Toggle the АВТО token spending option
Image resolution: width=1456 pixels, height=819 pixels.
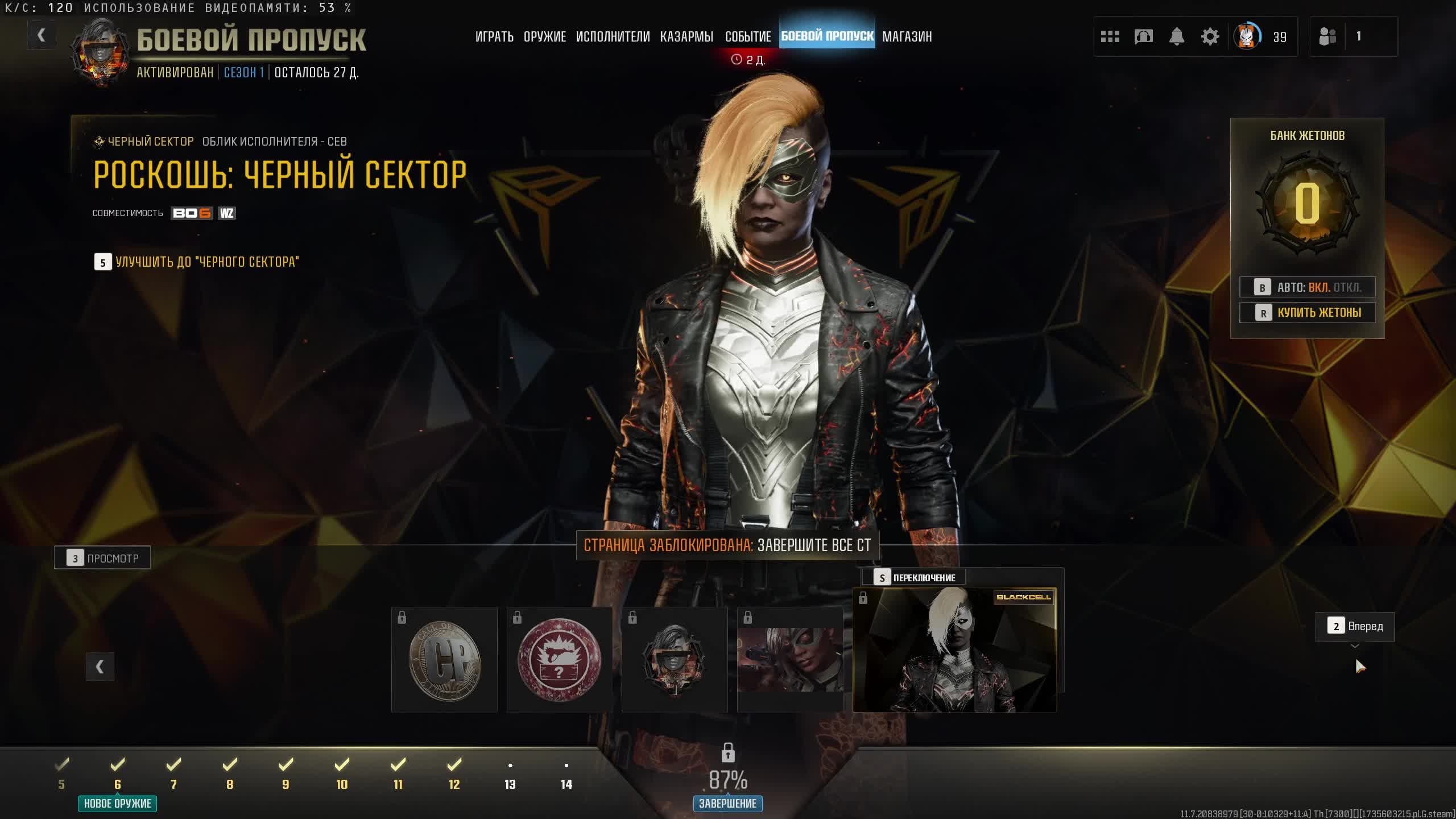[1307, 287]
